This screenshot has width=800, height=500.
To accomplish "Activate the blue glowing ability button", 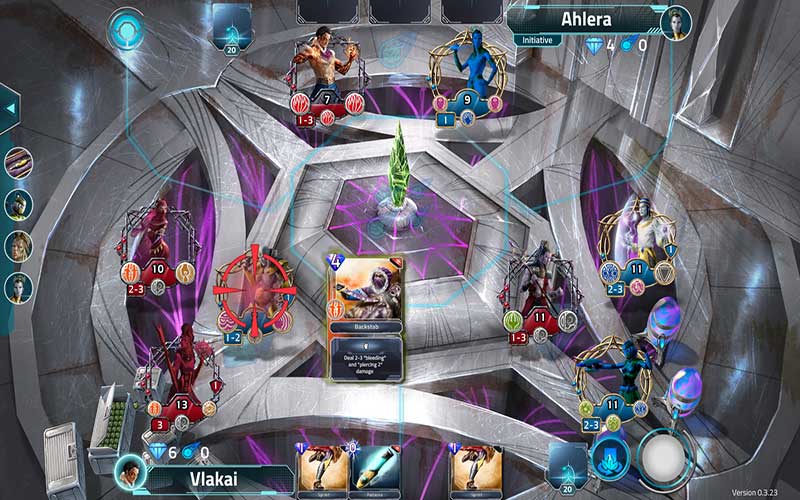I will [x=609, y=459].
